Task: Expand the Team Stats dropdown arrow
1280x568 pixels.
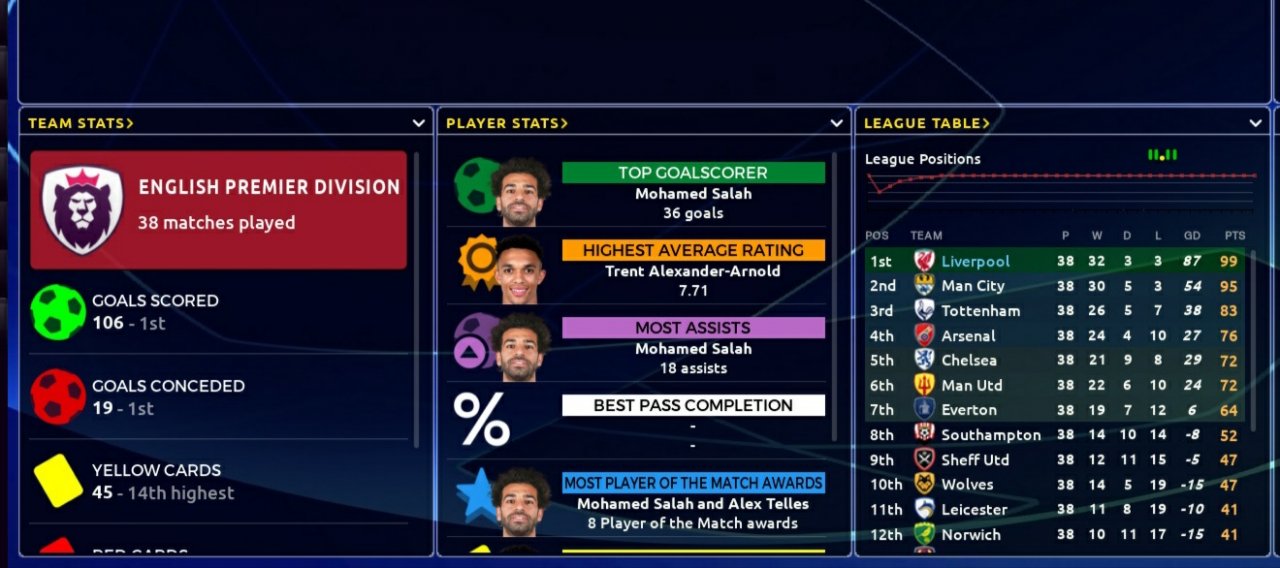Action: click(419, 123)
